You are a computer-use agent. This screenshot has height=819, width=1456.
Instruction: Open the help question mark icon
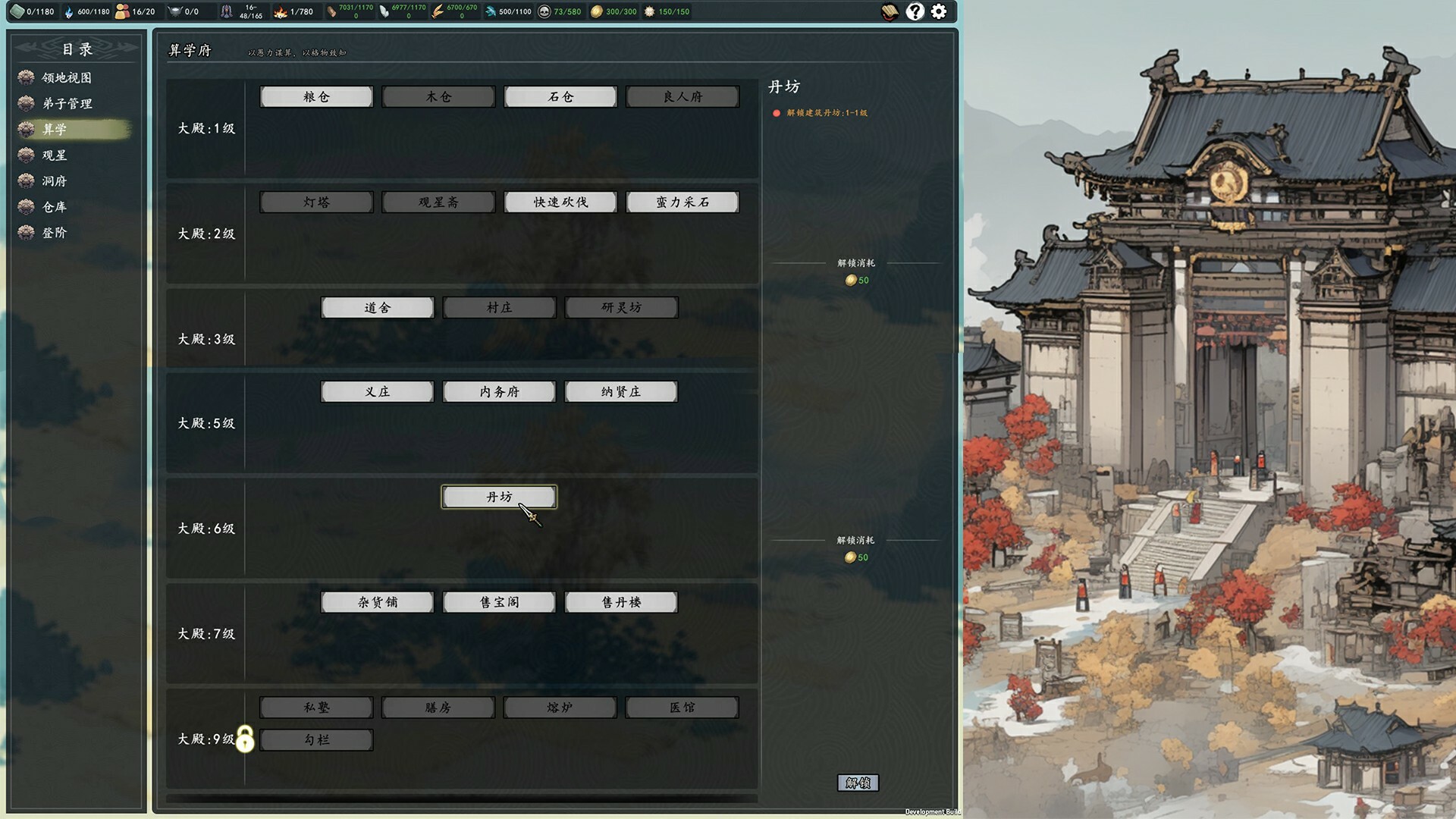915,11
